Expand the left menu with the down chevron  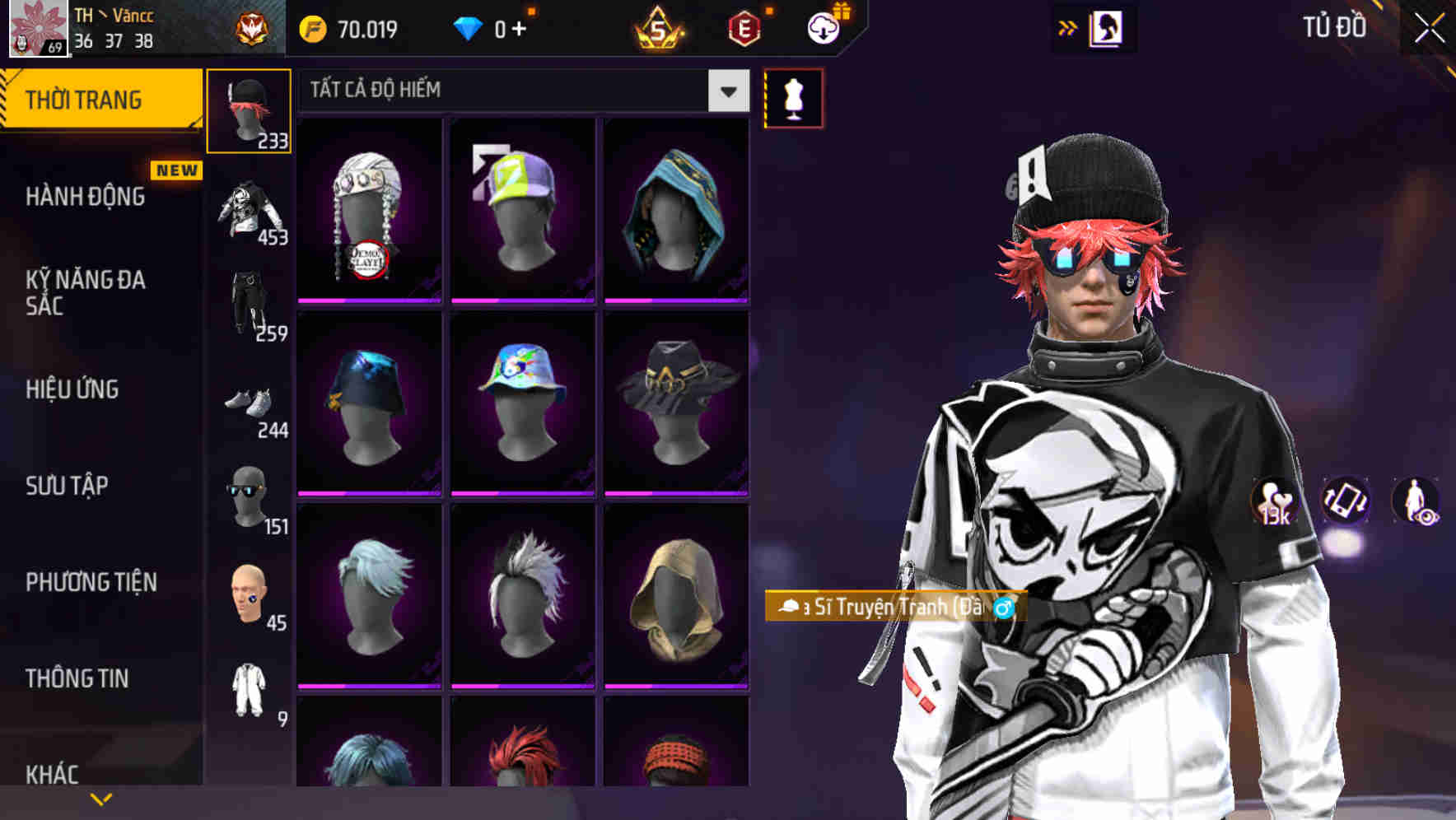tap(100, 797)
